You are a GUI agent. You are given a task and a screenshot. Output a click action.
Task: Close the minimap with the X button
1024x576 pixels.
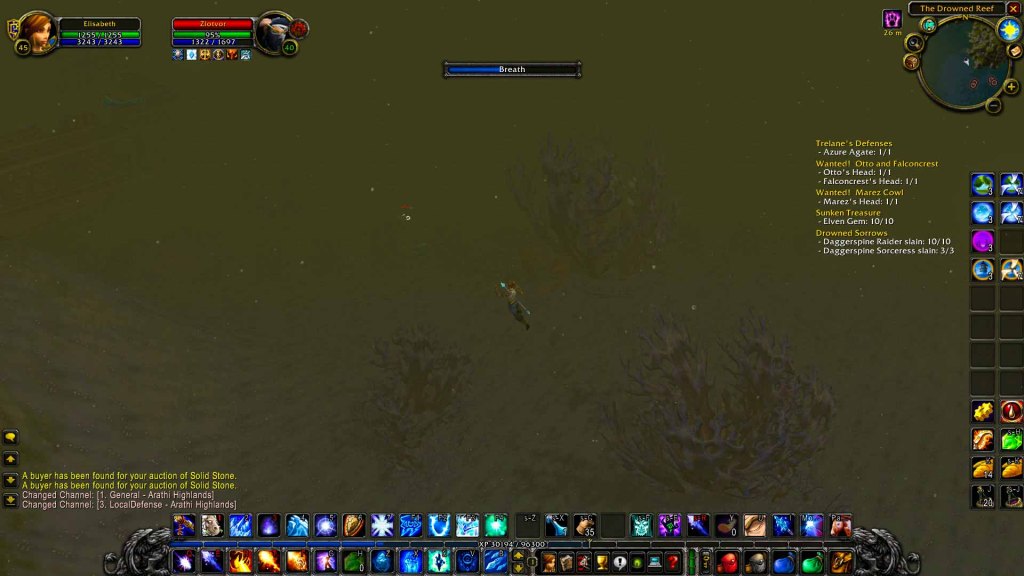pos(1013,9)
